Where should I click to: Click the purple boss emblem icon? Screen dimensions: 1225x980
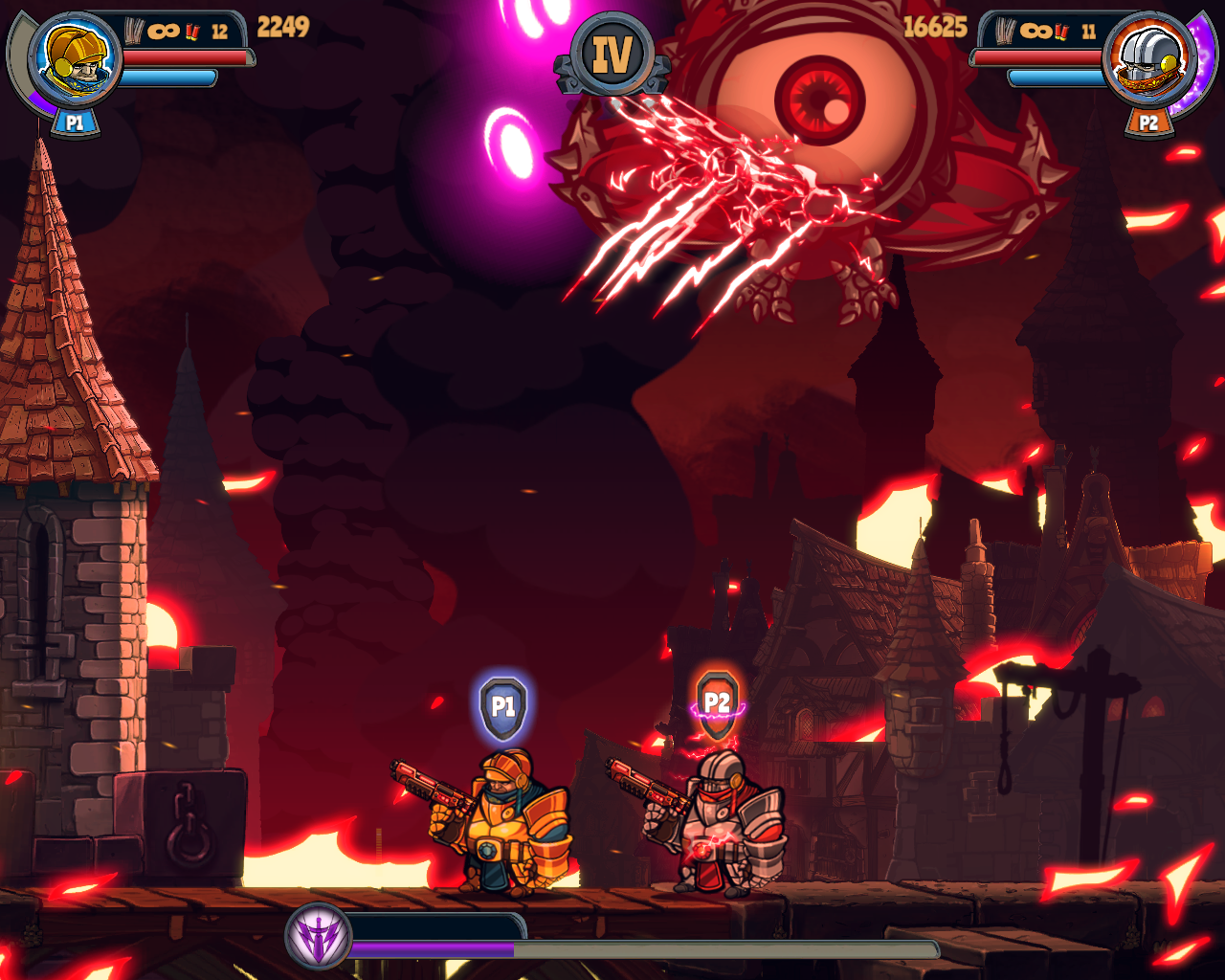(x=318, y=936)
